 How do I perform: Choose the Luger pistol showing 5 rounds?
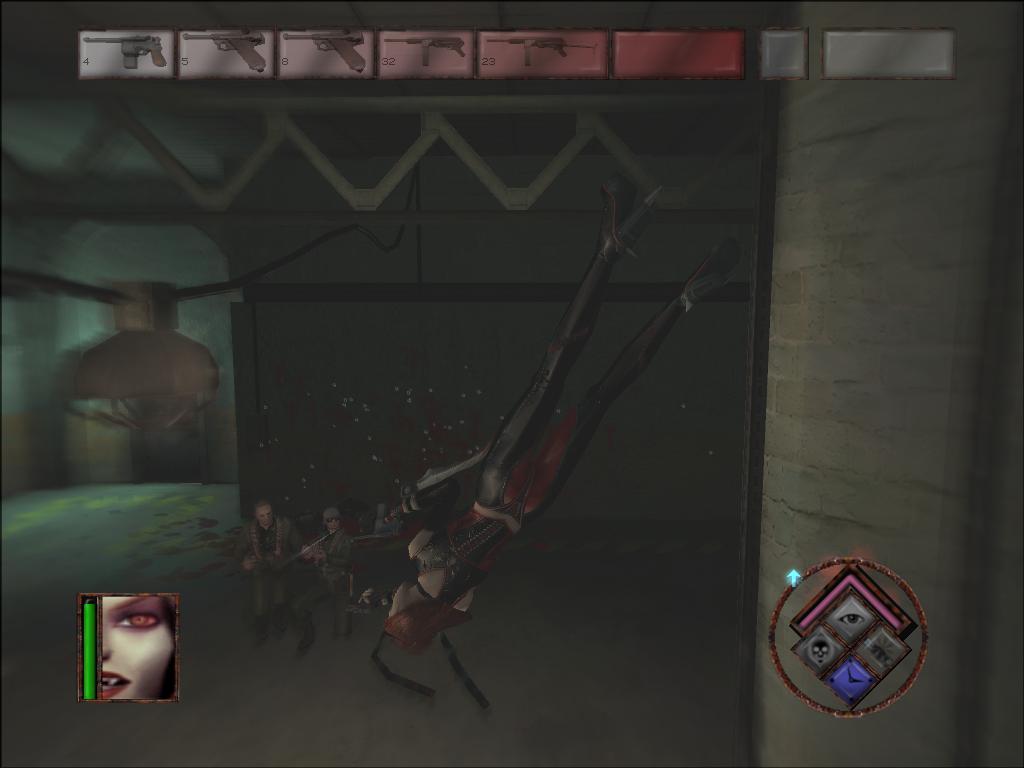click(226, 53)
